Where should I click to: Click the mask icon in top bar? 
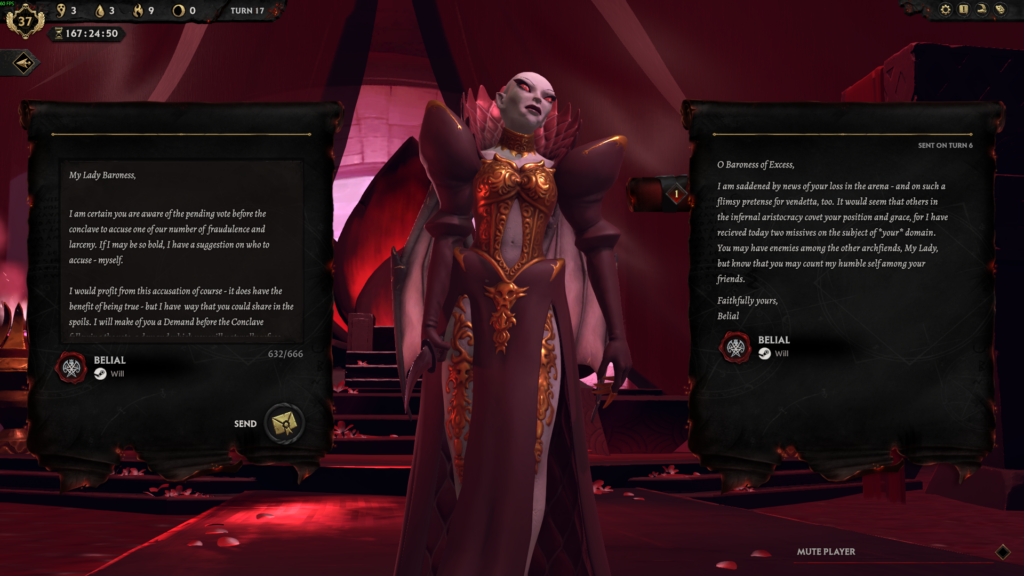click(998, 10)
